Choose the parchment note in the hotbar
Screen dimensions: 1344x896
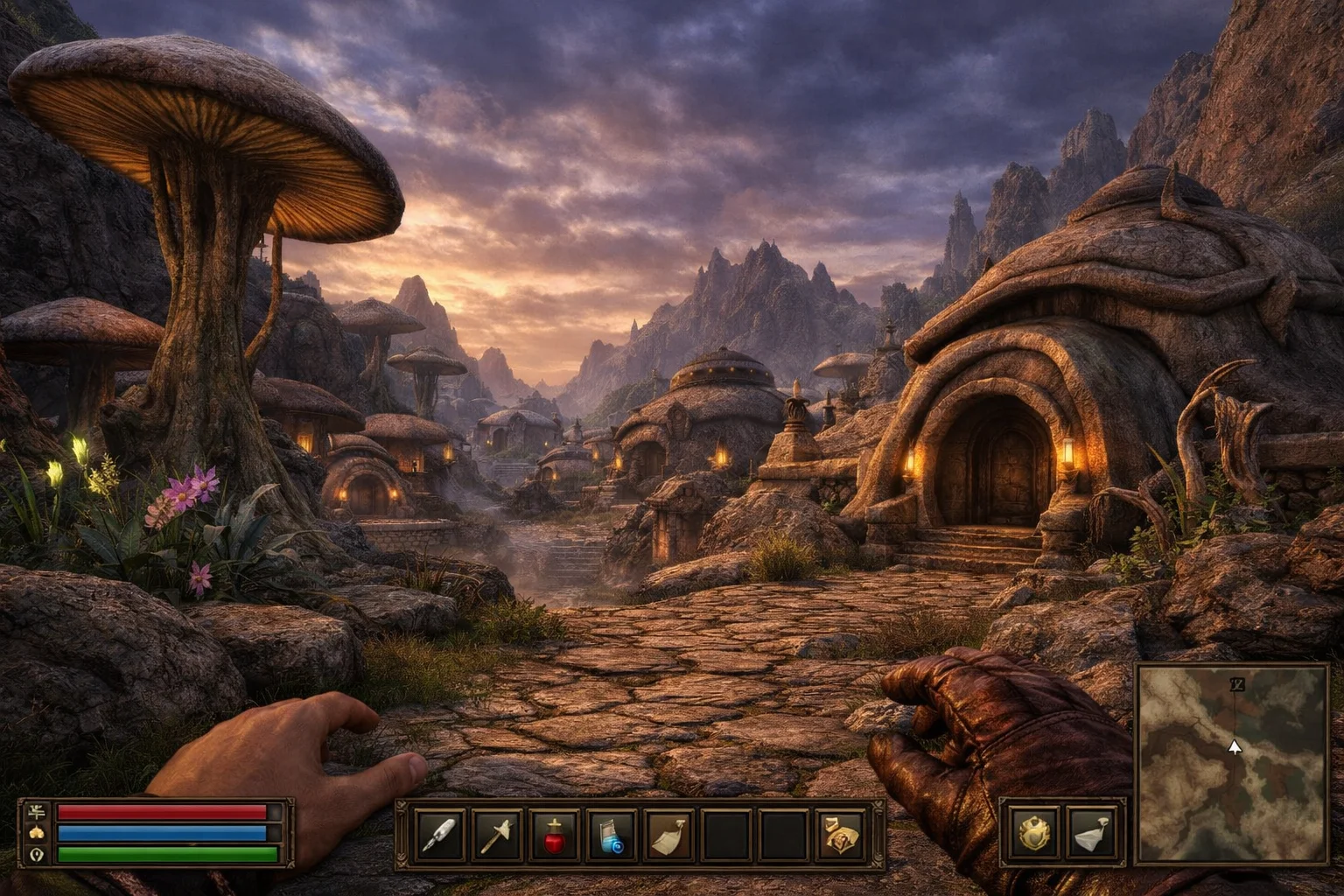[x=669, y=834]
